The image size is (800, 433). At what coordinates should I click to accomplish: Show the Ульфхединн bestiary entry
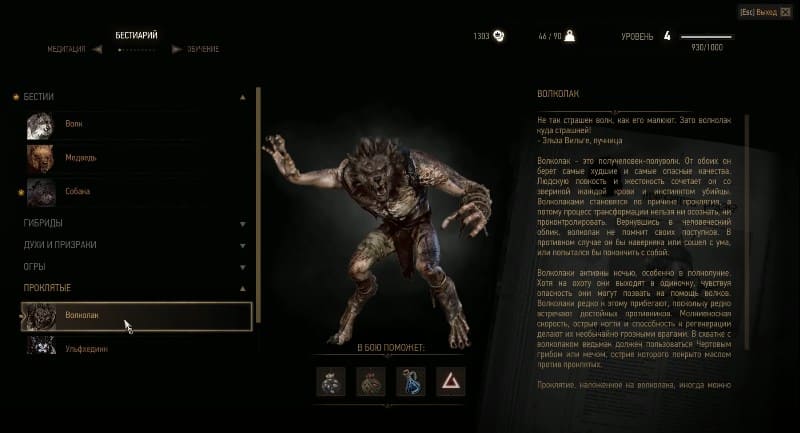pos(86,349)
